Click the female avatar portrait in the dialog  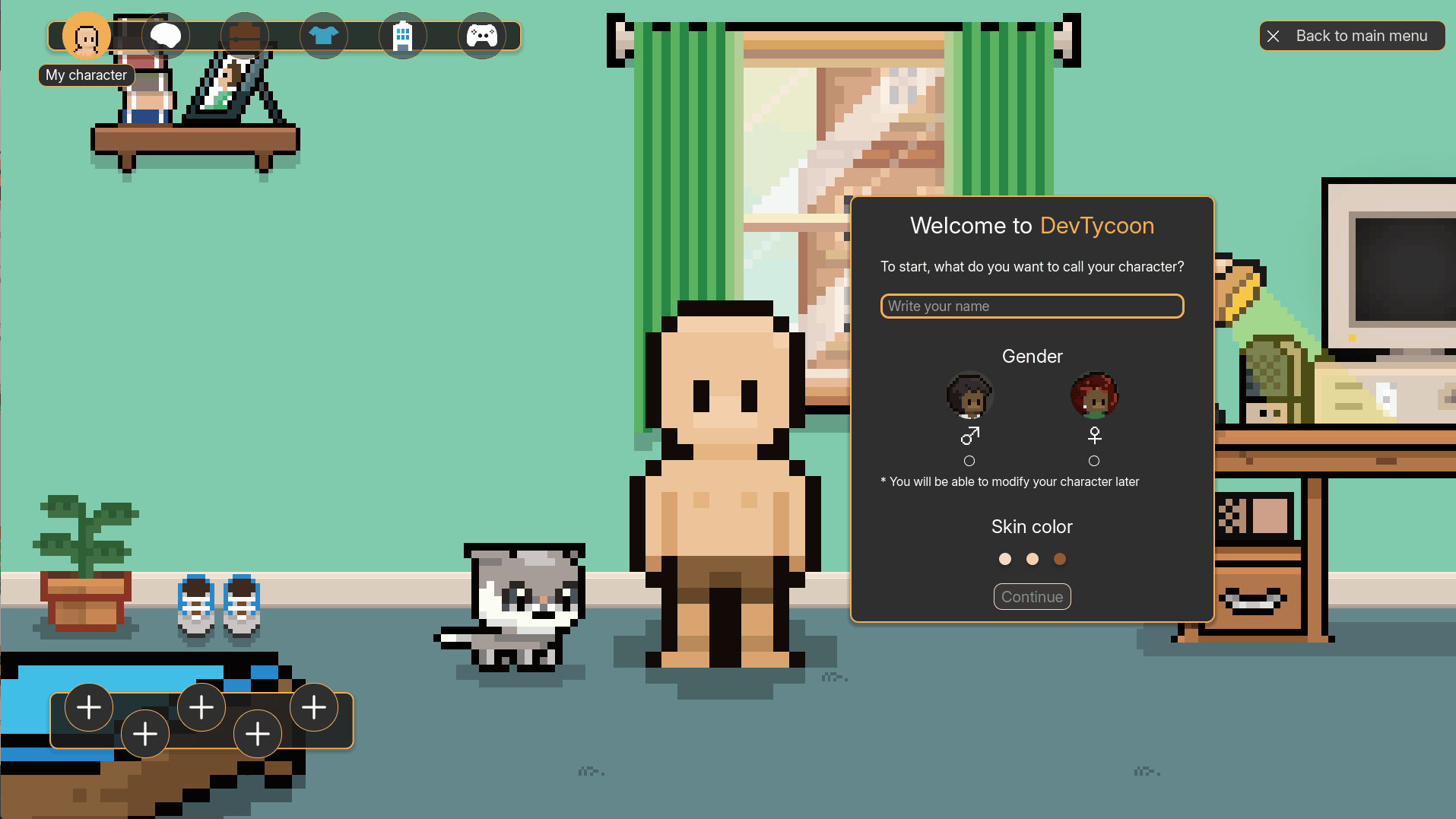1094,395
